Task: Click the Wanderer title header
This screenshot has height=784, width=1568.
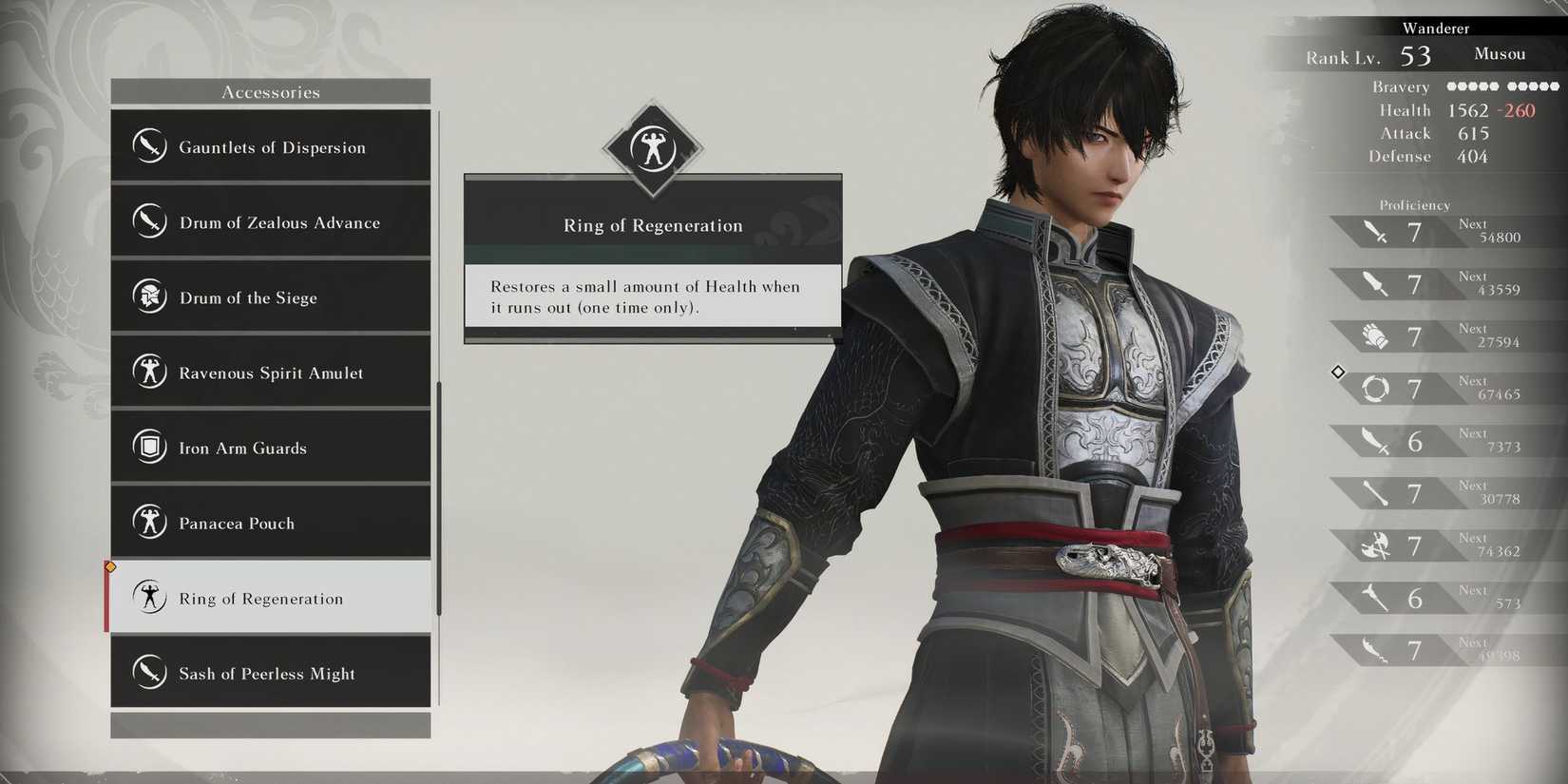Action: coord(1436,28)
